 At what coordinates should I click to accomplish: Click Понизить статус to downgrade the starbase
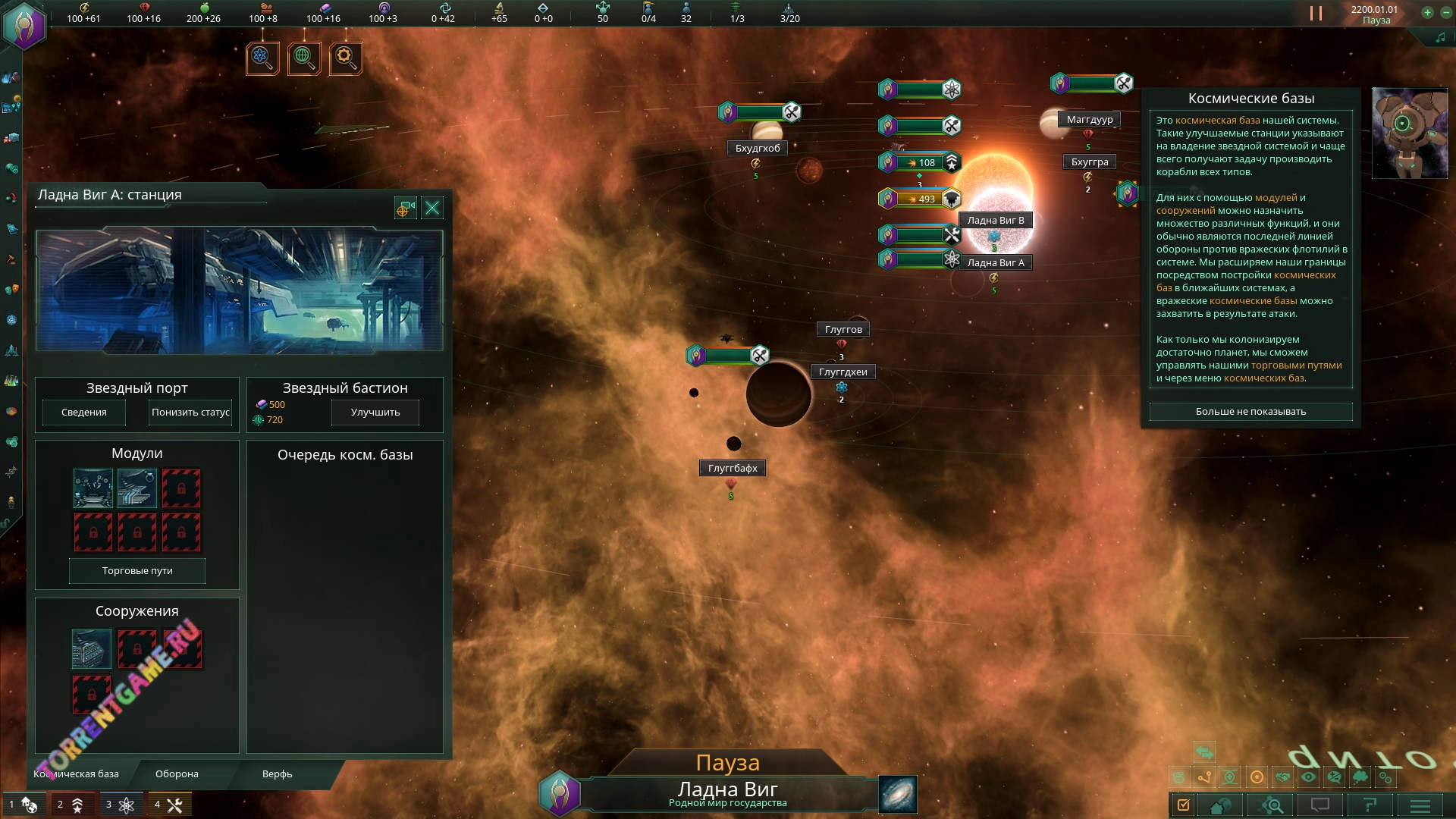pos(190,412)
